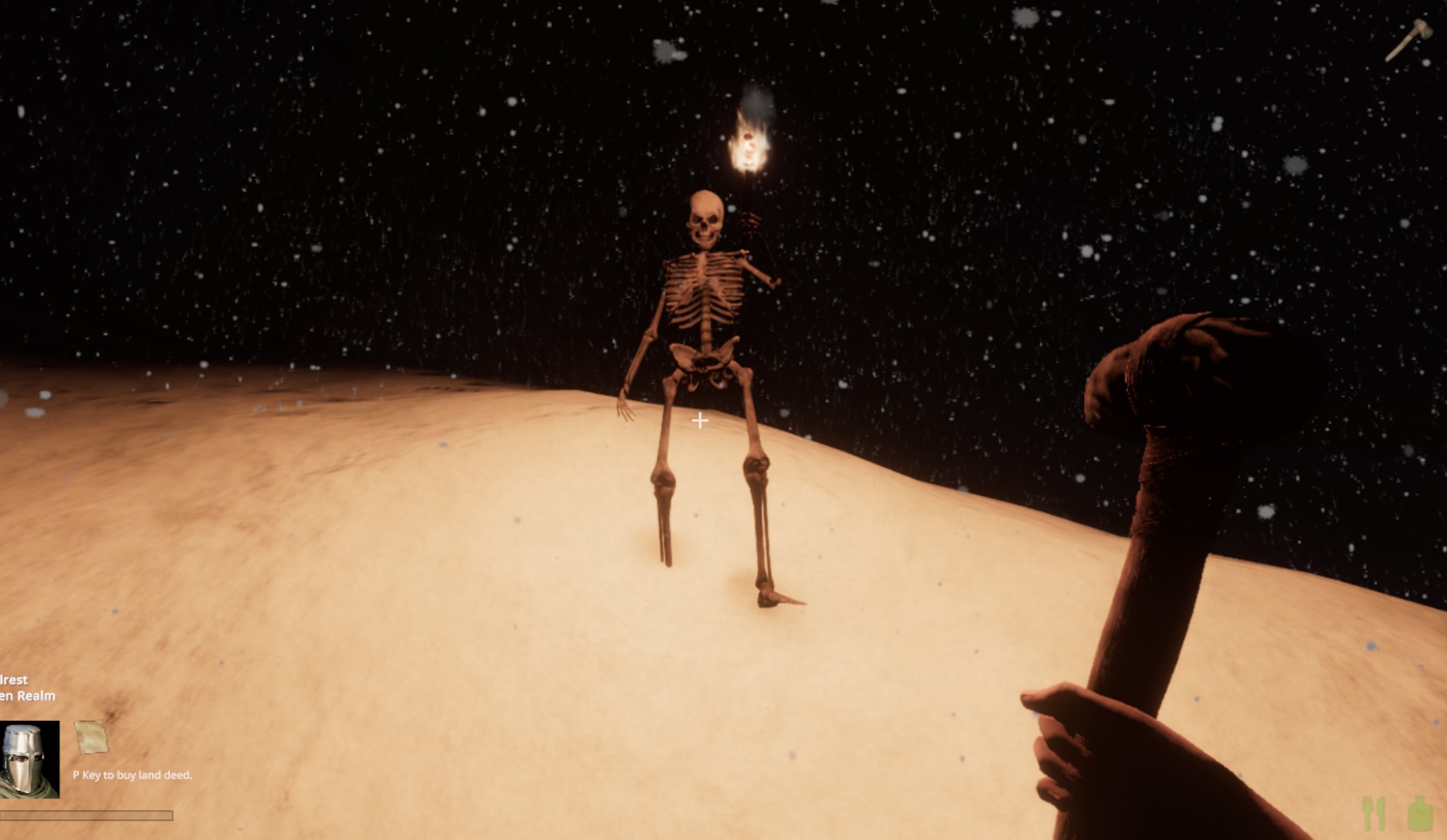Viewport: 1447px width, 840px height.
Task: Select the land deed parchment icon
Action: tap(90, 736)
